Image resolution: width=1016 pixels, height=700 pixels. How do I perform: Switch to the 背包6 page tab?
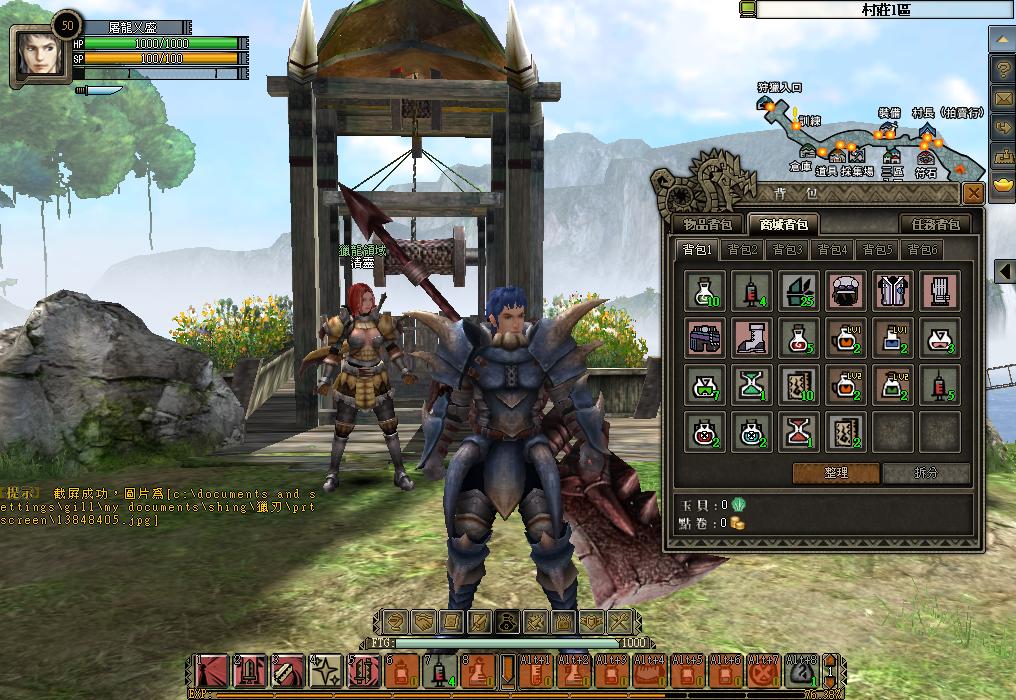click(x=923, y=250)
